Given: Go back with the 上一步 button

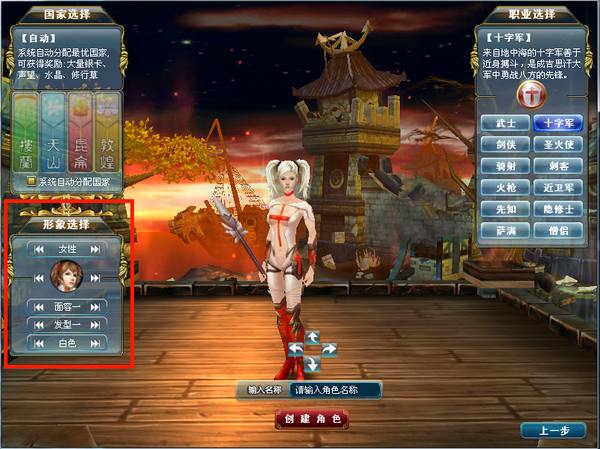Looking at the screenshot, I should (x=553, y=430).
